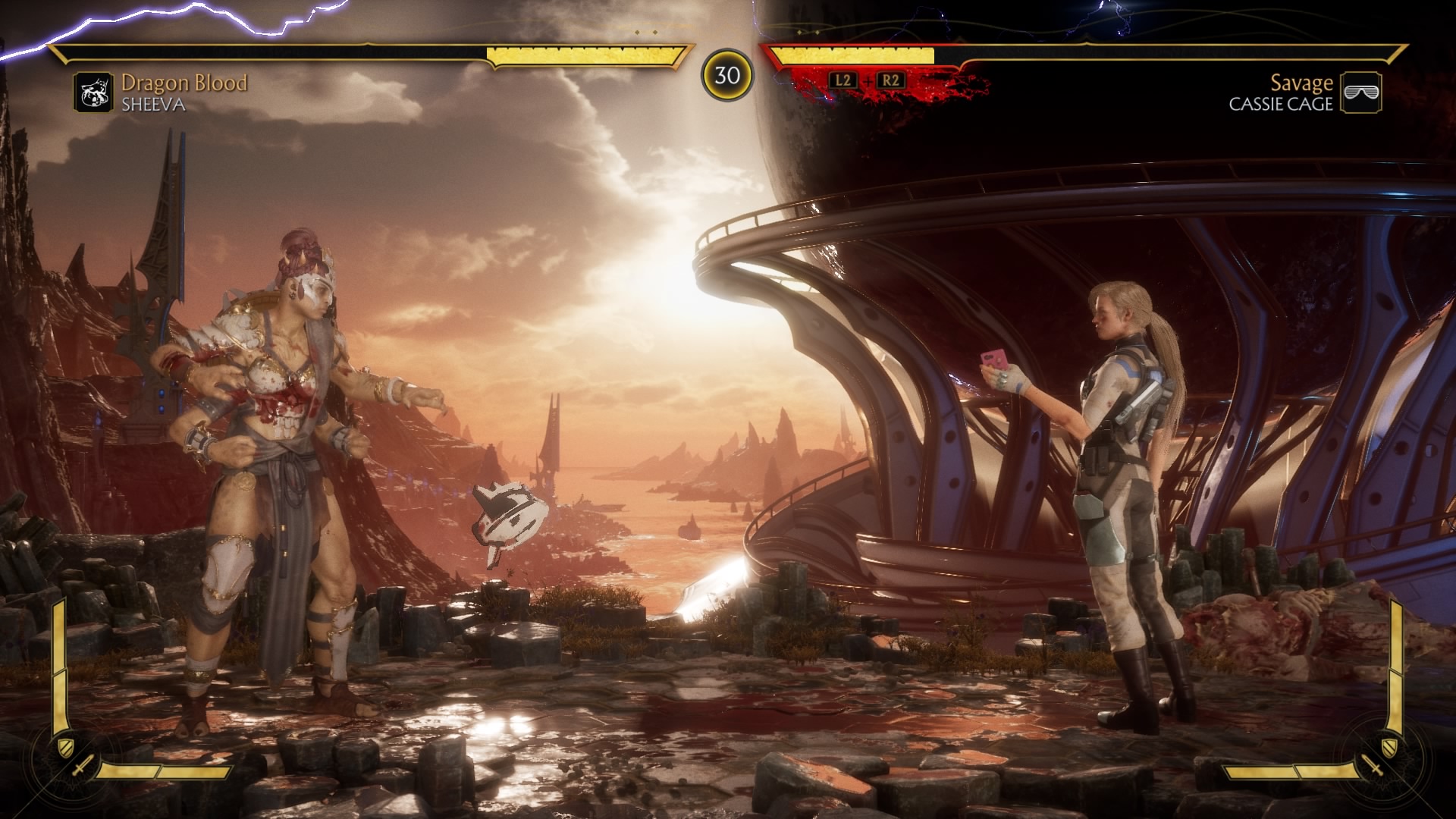Select Cassie Cage's Savage sunglasses icon
This screenshot has height=819, width=1456.
[1360, 93]
